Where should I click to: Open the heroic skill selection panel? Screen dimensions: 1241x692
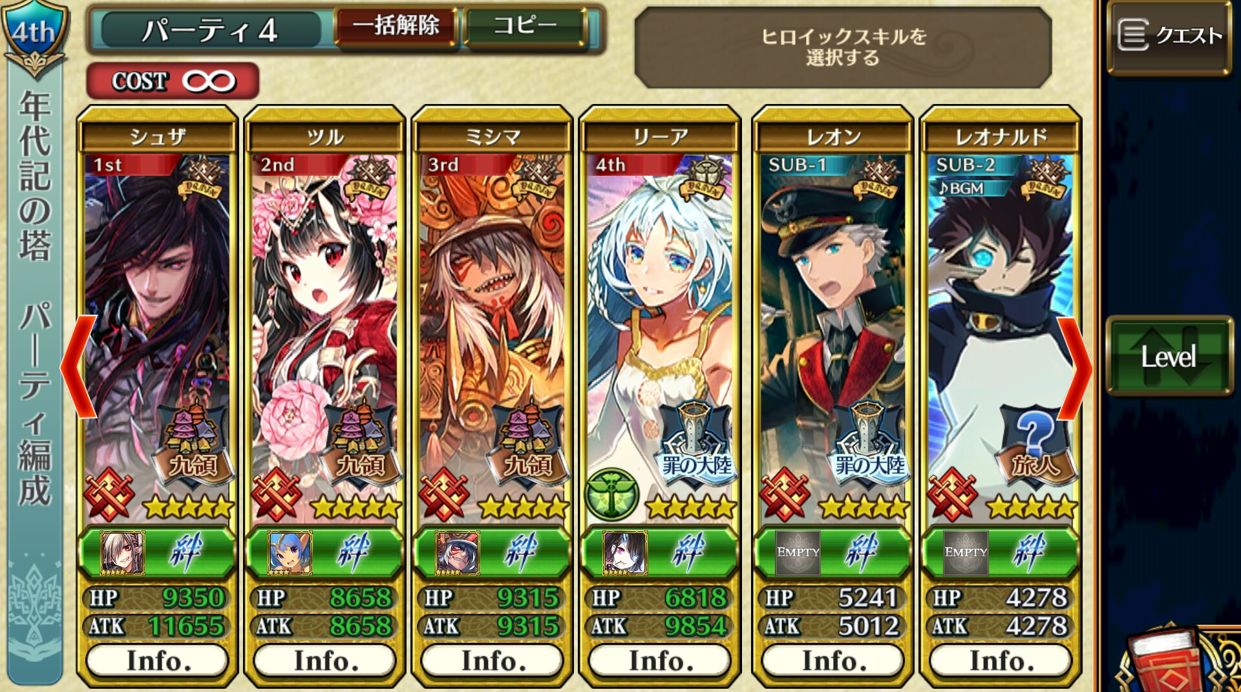point(843,47)
